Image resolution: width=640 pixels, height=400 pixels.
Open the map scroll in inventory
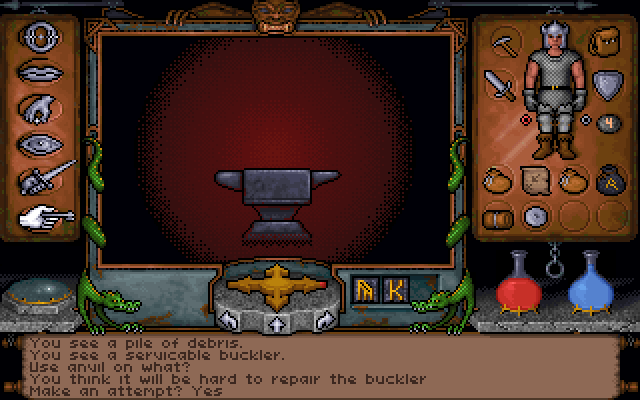(535, 181)
